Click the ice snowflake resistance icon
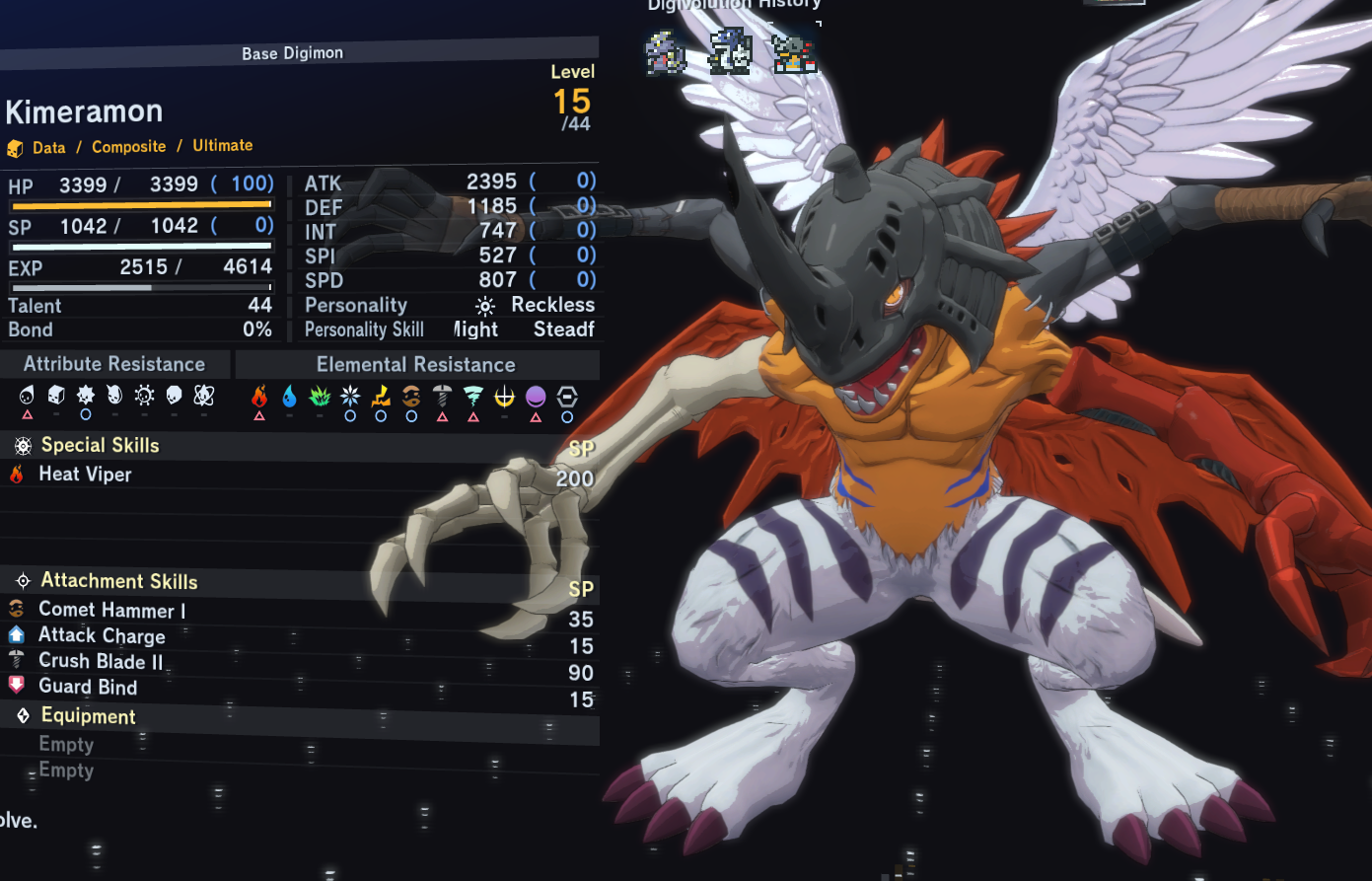Image resolution: width=1372 pixels, height=881 pixels. [x=350, y=397]
